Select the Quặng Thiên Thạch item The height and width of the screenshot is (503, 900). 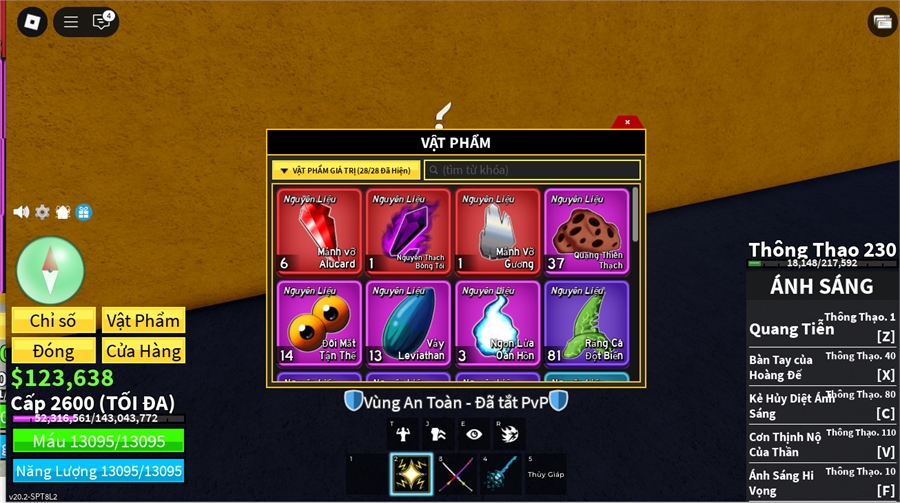click(586, 231)
